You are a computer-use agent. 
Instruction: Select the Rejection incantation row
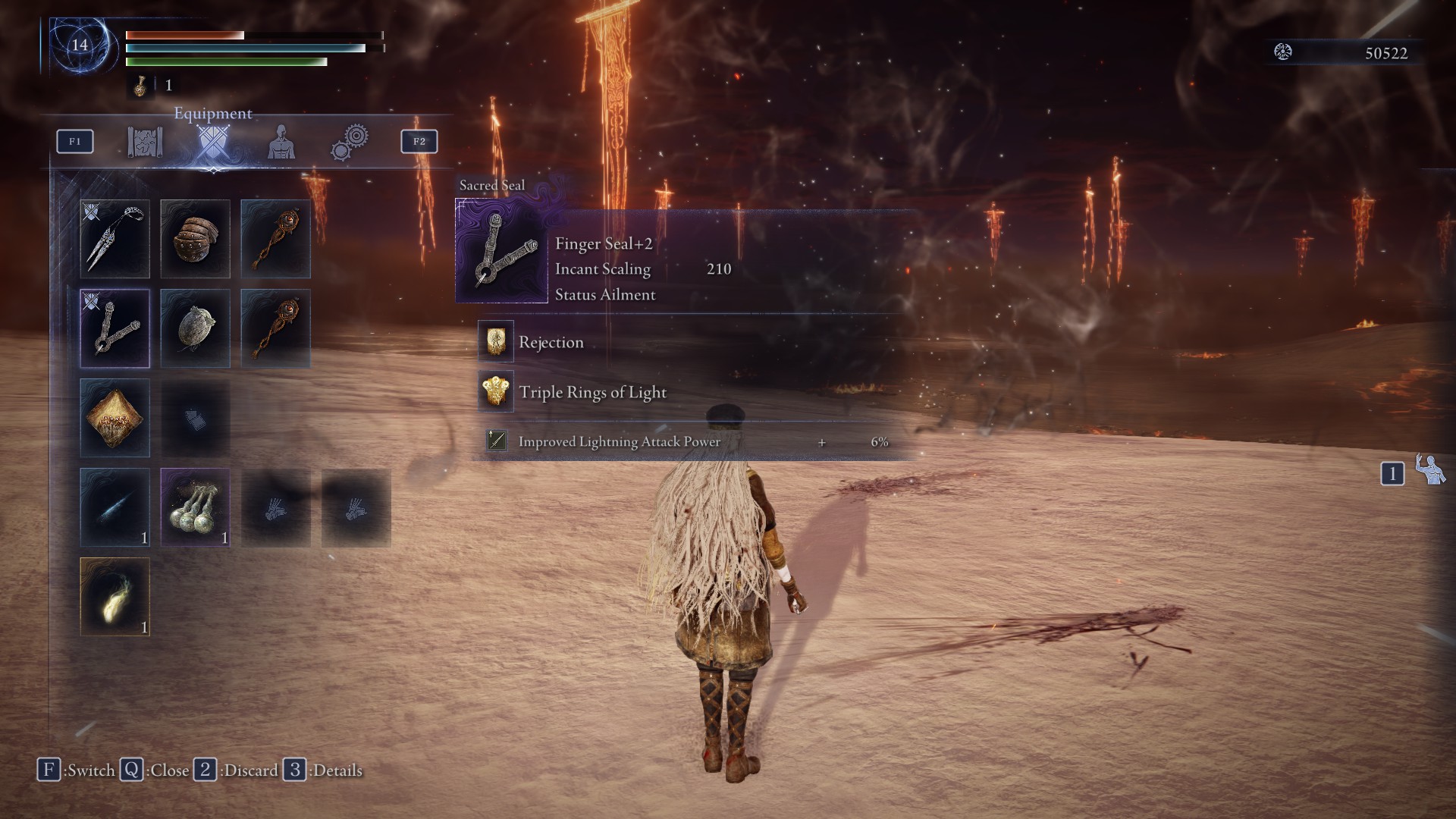(x=551, y=342)
